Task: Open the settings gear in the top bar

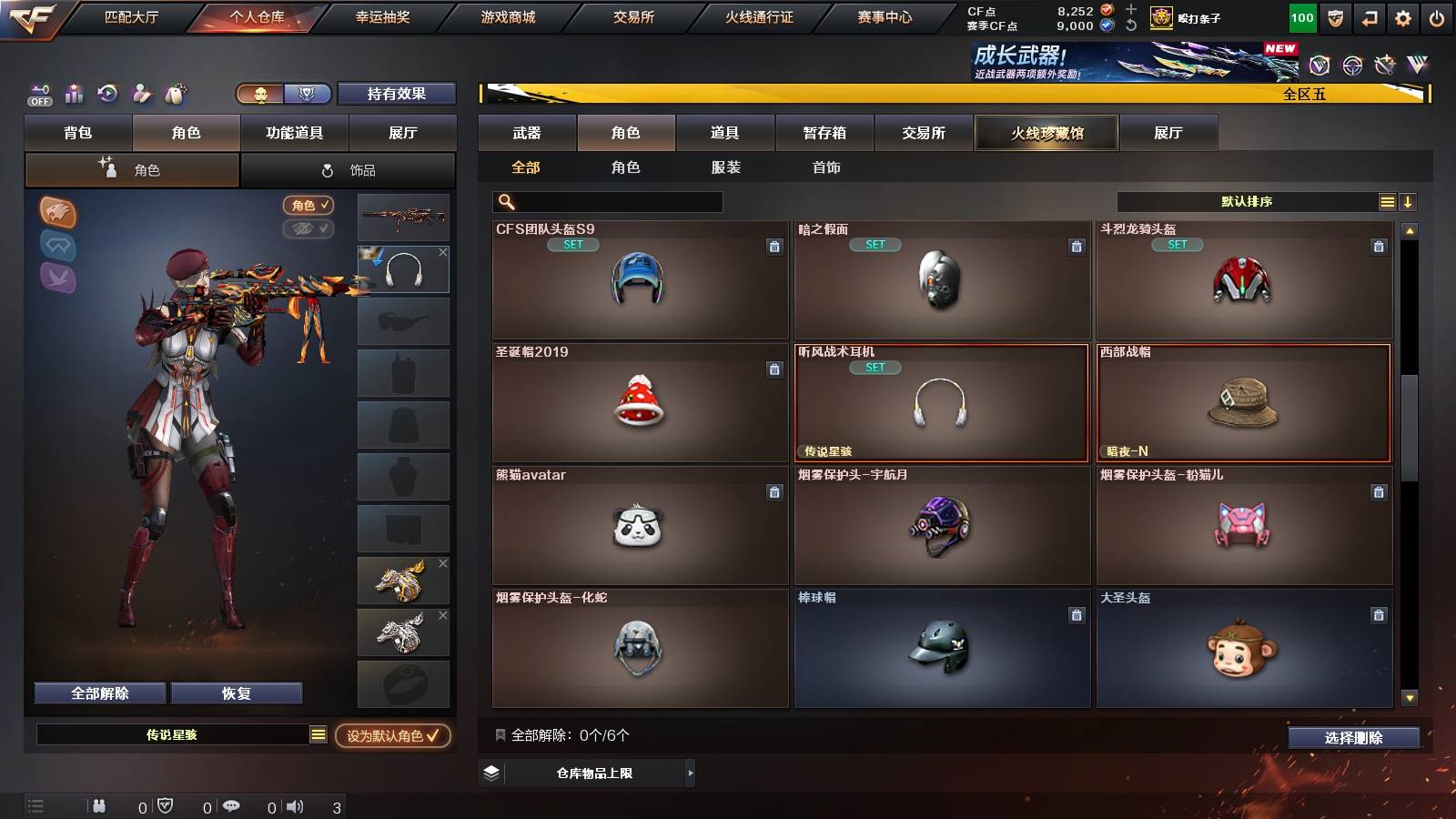Action: 1402,16
